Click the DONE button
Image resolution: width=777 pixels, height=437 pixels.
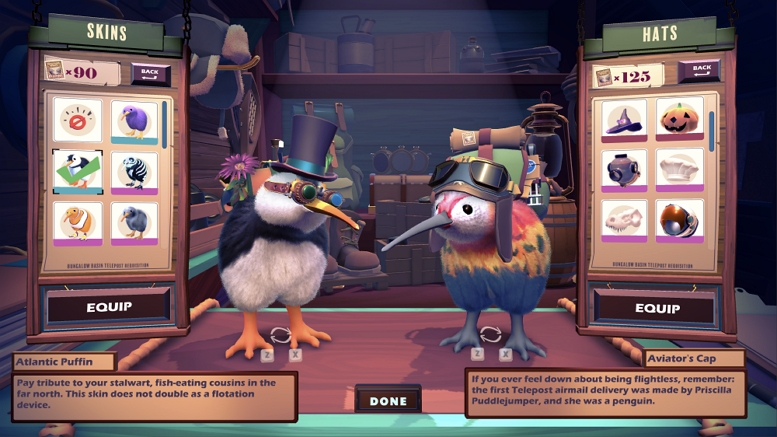tap(388, 401)
